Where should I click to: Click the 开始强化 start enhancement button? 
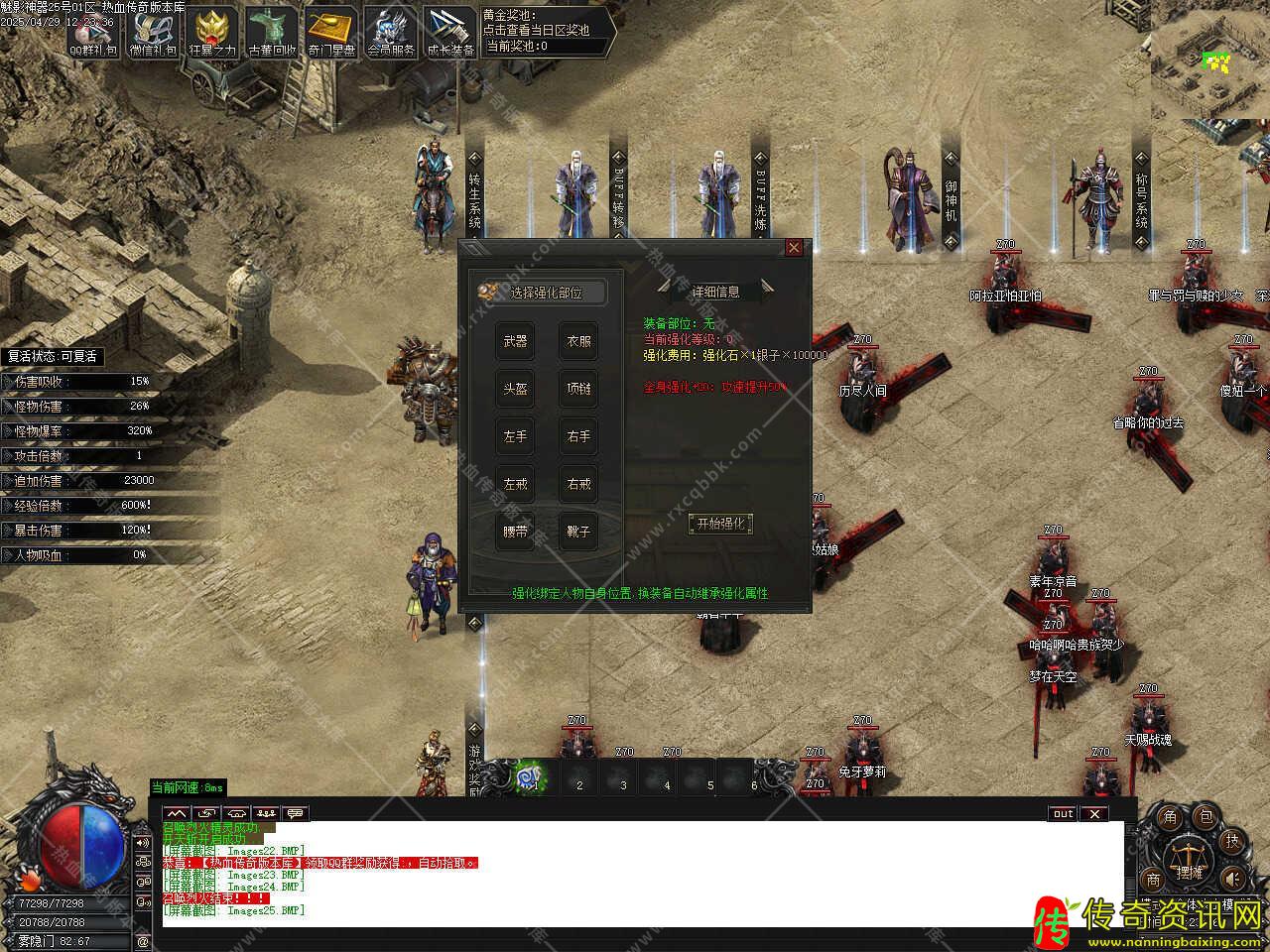[720, 524]
